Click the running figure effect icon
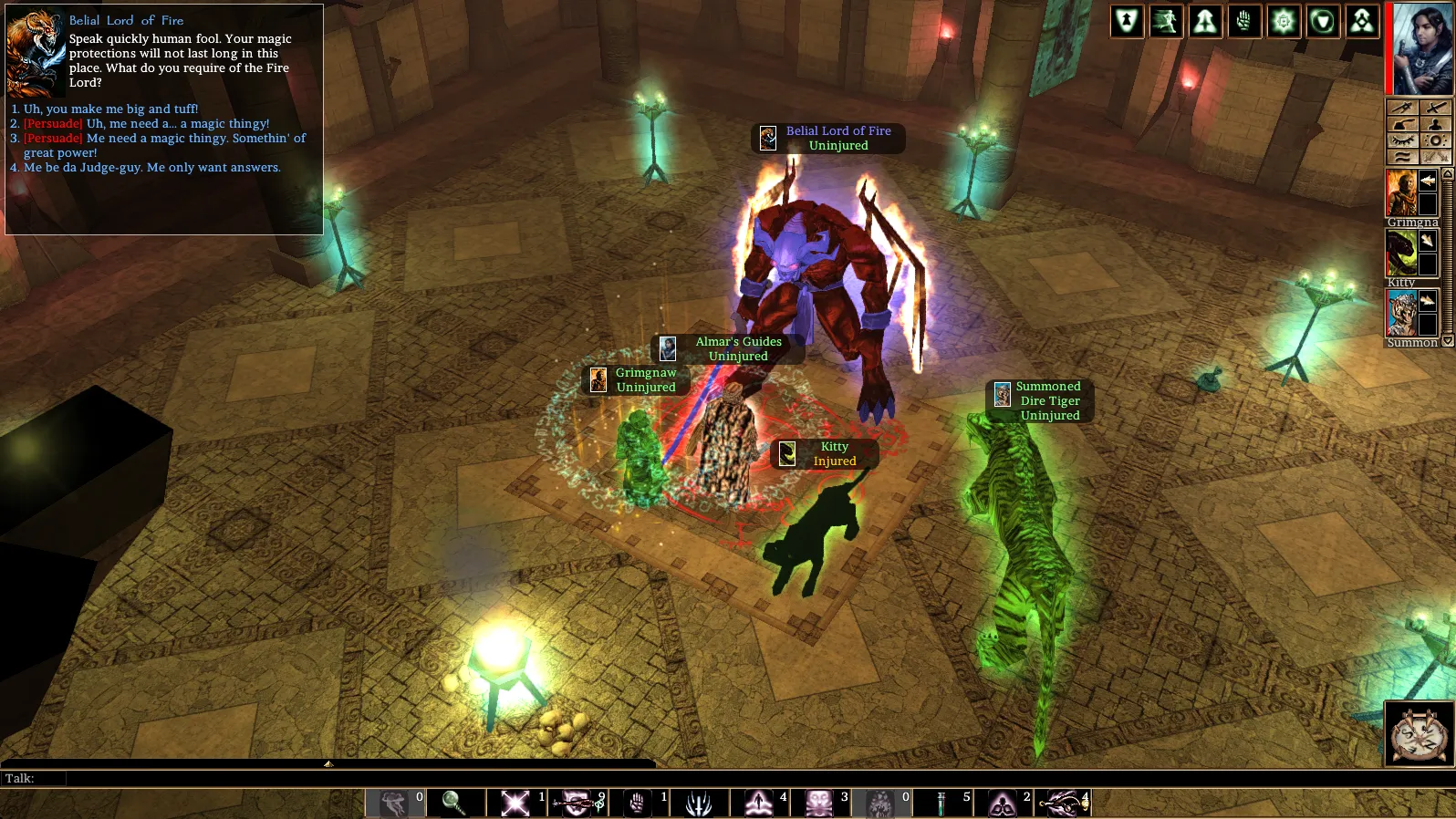 [1166, 22]
